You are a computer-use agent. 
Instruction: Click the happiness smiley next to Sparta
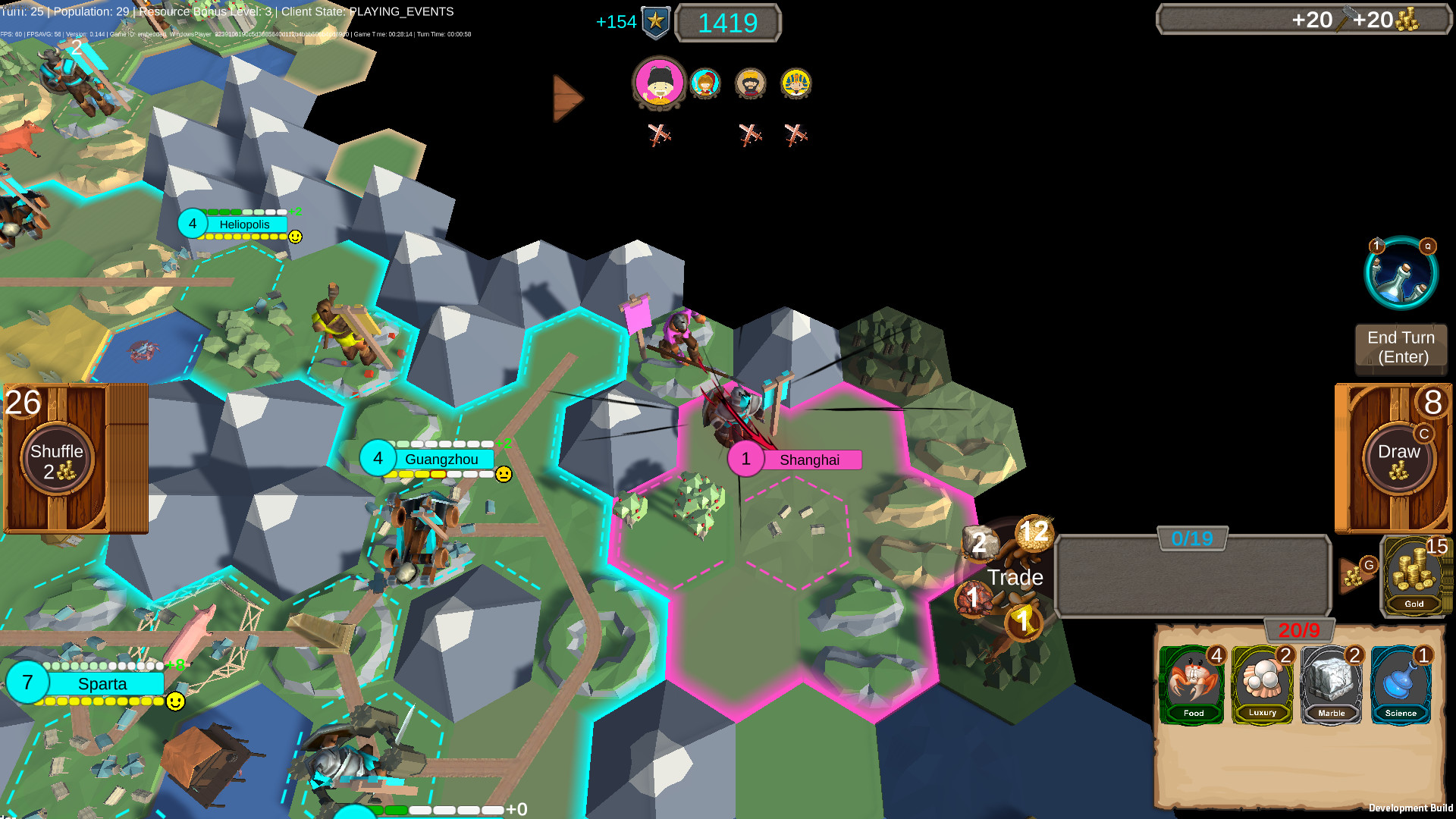tap(174, 702)
